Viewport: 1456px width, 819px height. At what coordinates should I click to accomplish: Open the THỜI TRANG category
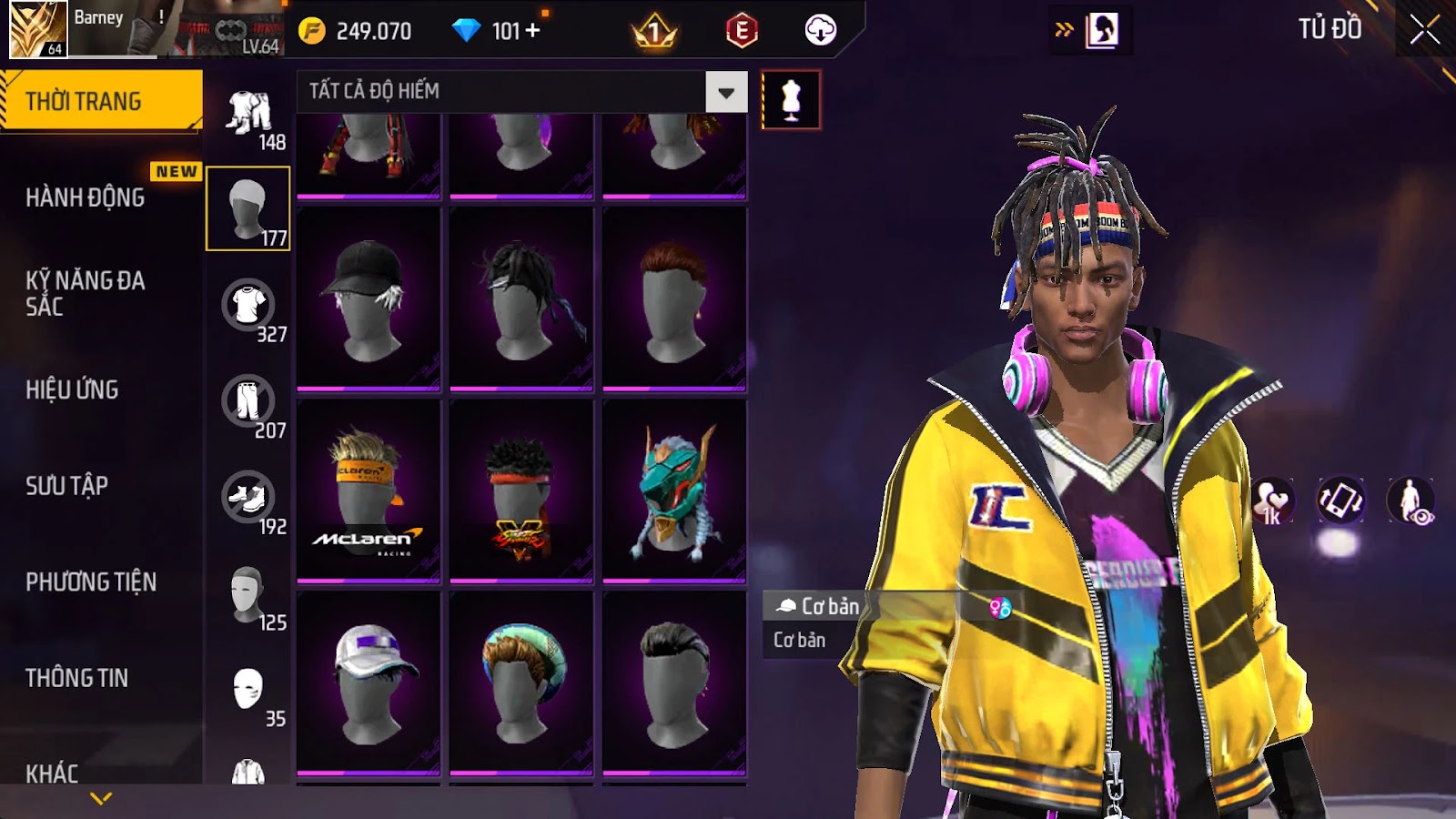100,101
